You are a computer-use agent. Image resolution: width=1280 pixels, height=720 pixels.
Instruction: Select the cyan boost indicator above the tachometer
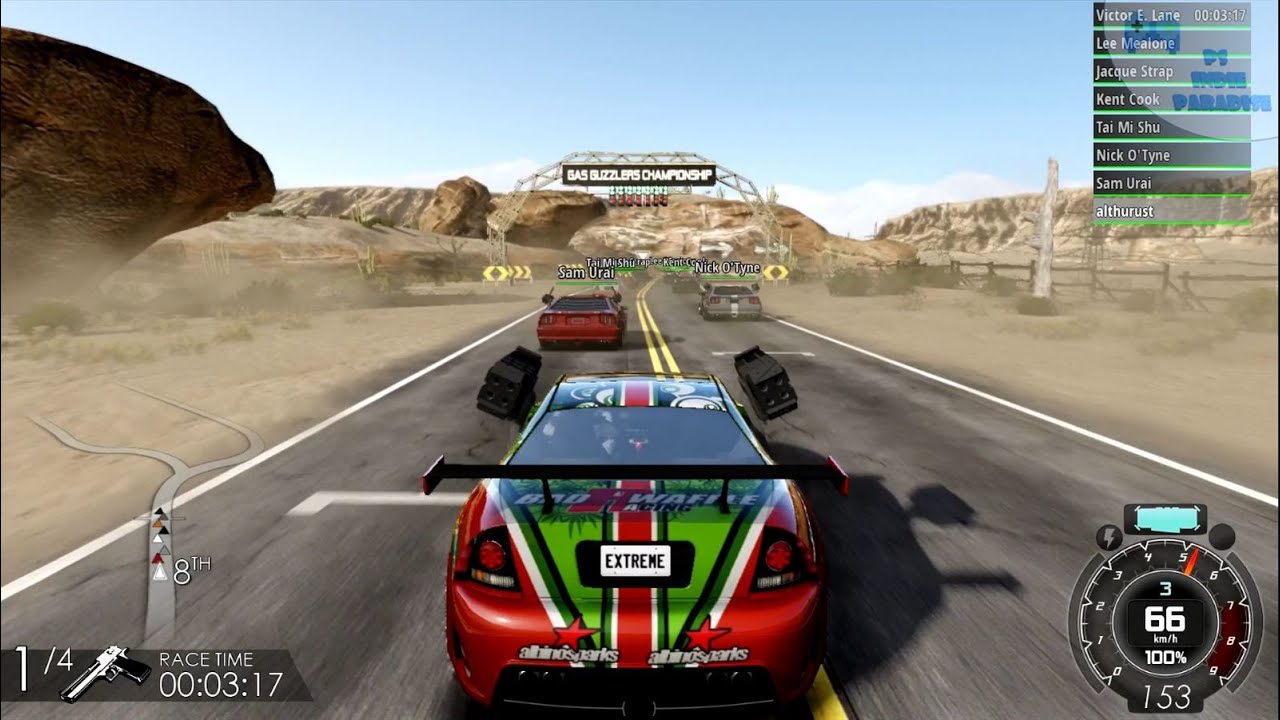(1165, 519)
